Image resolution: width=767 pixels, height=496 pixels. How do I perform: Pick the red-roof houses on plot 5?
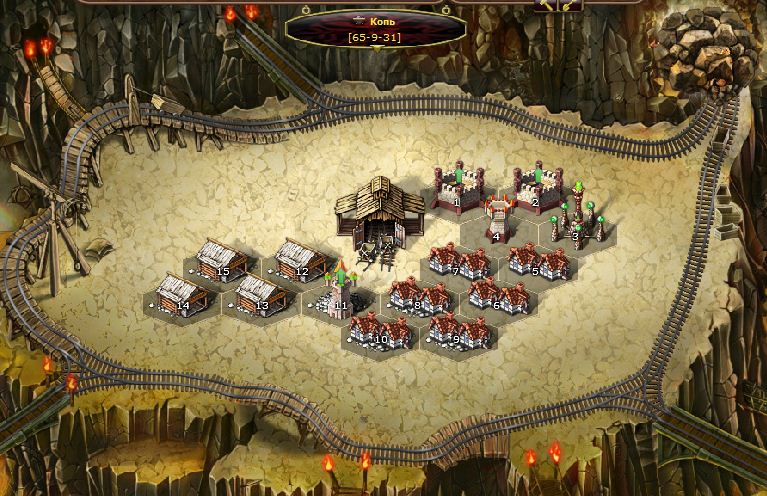[538, 261]
